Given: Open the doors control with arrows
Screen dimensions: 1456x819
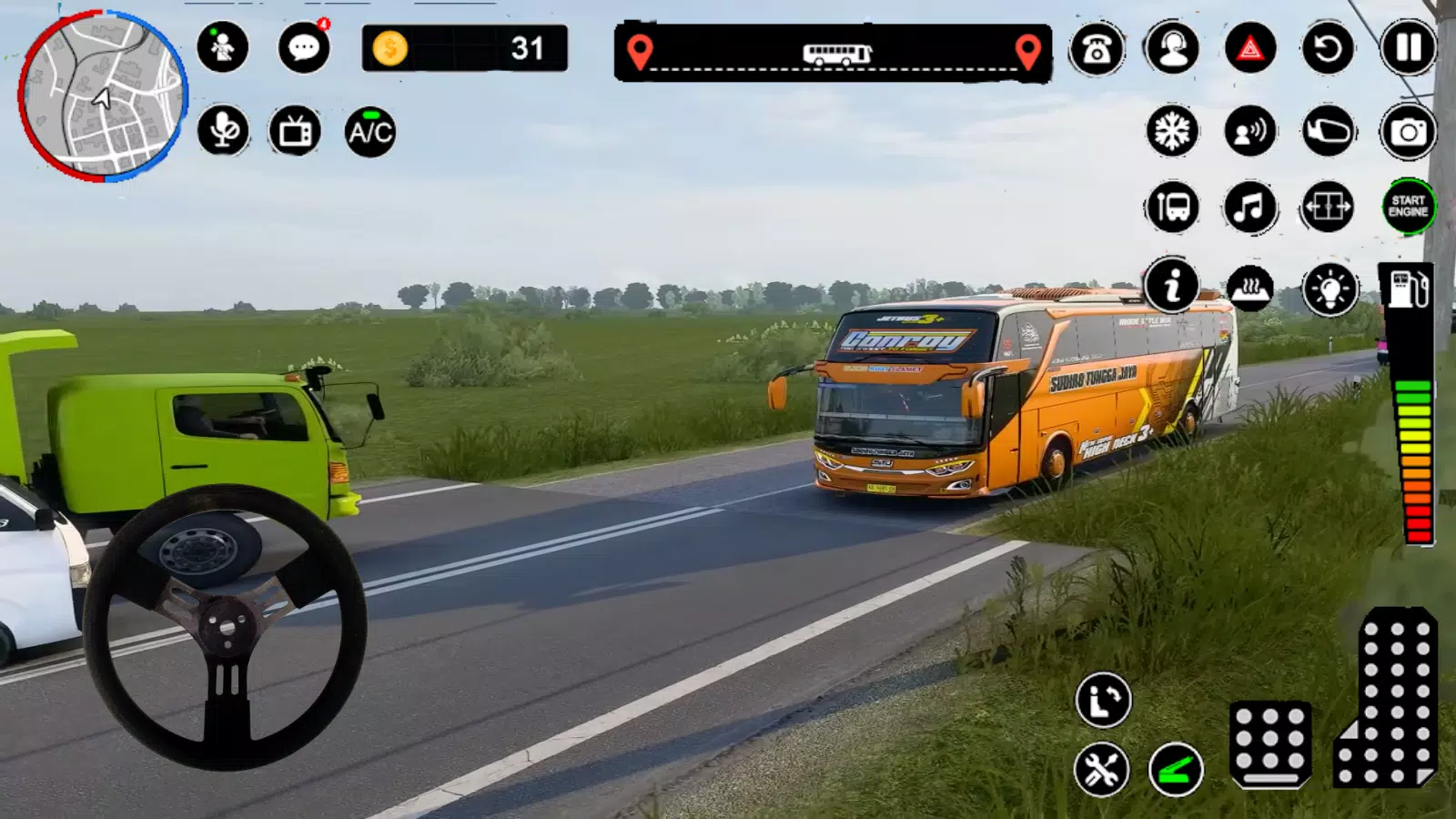Looking at the screenshot, I should 1328,207.
